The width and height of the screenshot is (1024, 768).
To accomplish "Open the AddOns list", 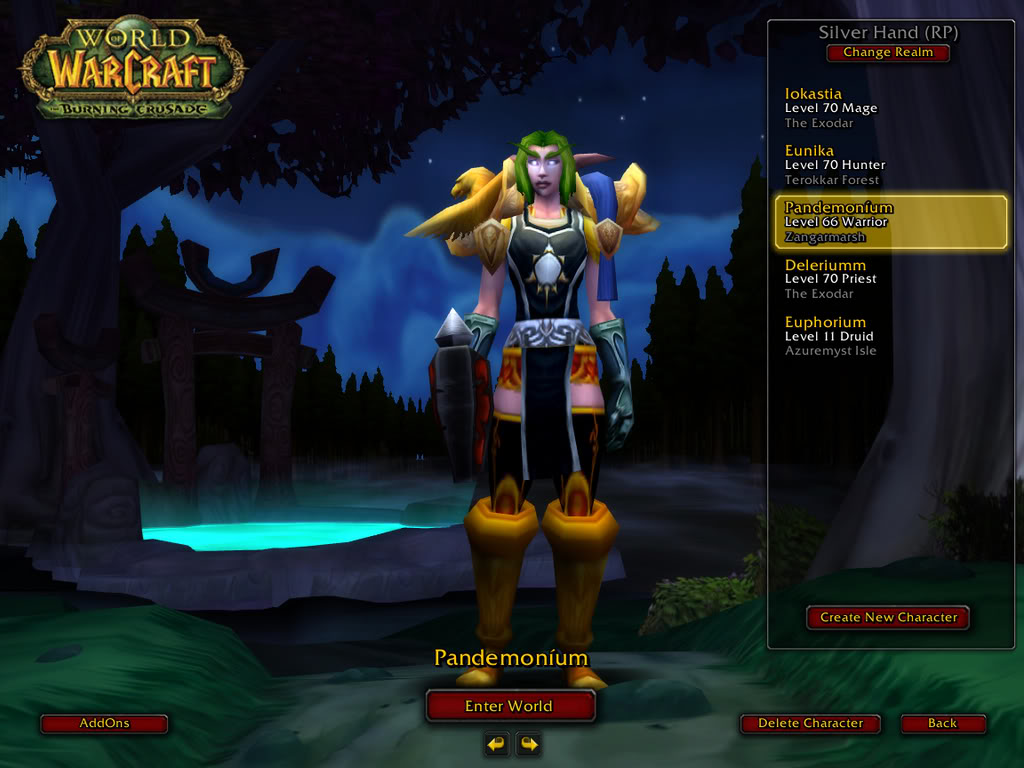I will 104,723.
